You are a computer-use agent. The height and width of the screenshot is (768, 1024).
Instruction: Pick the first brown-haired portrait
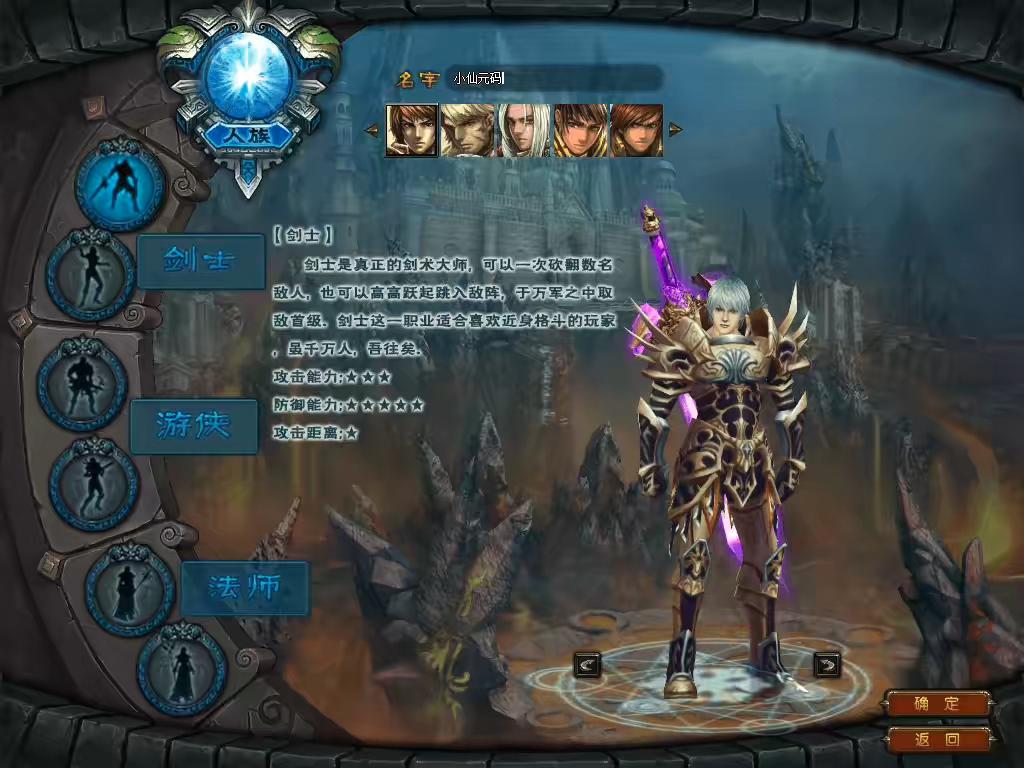(x=412, y=130)
